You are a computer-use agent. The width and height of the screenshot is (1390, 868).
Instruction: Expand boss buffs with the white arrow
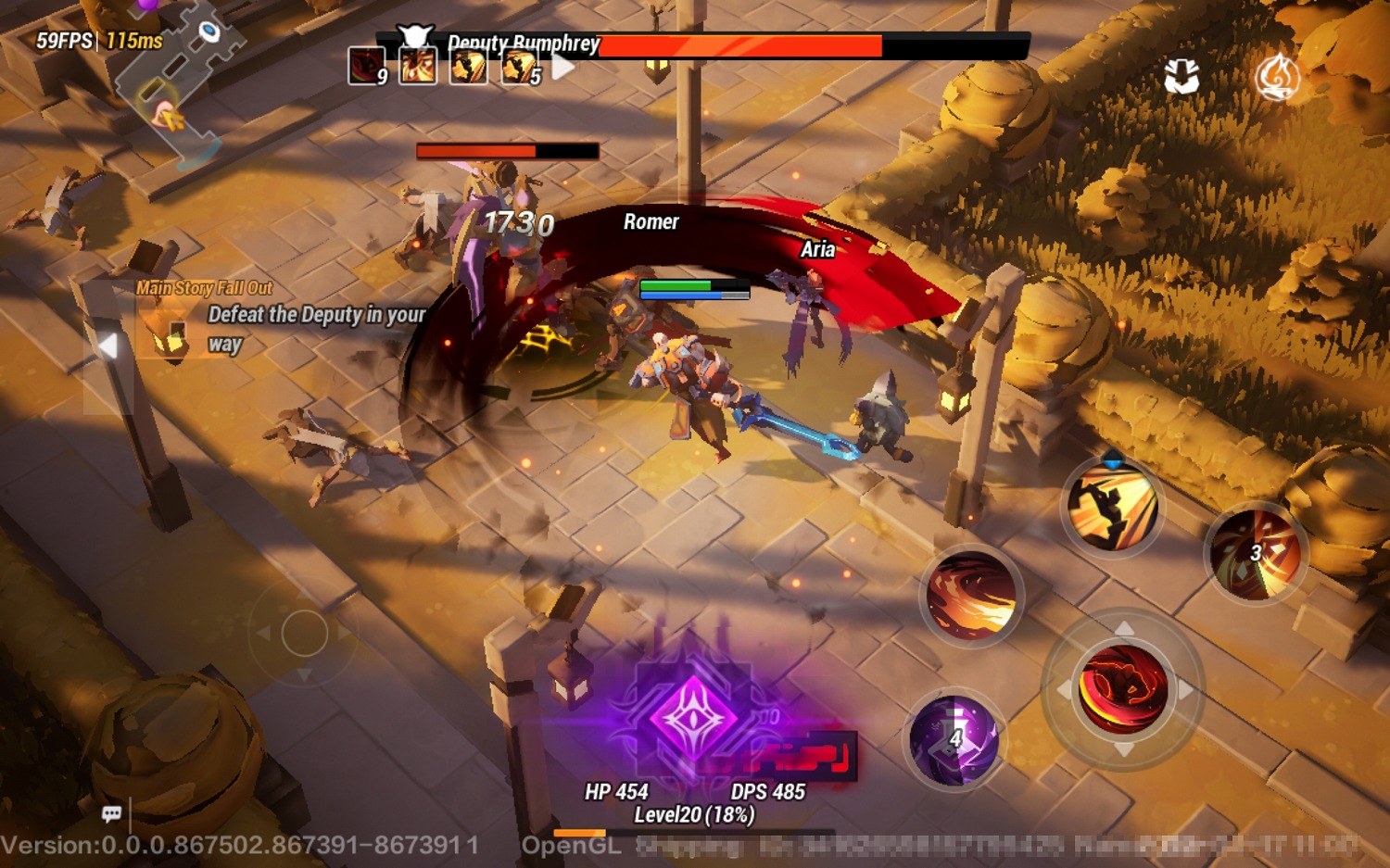coord(563,67)
